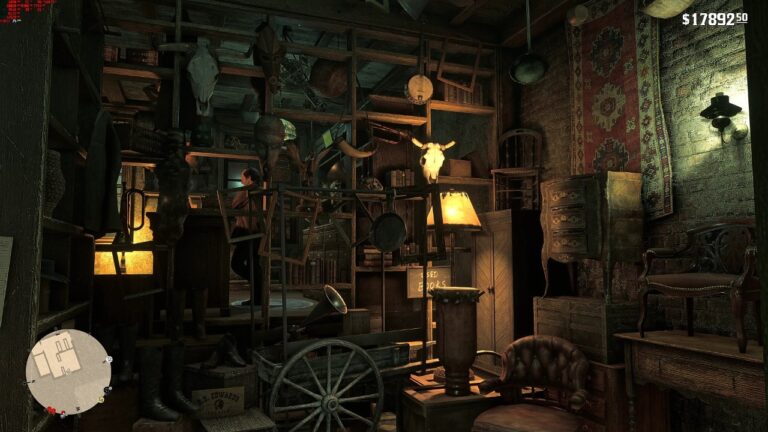Open the circular minimap
This screenshot has width=768, height=432.
(68, 370)
